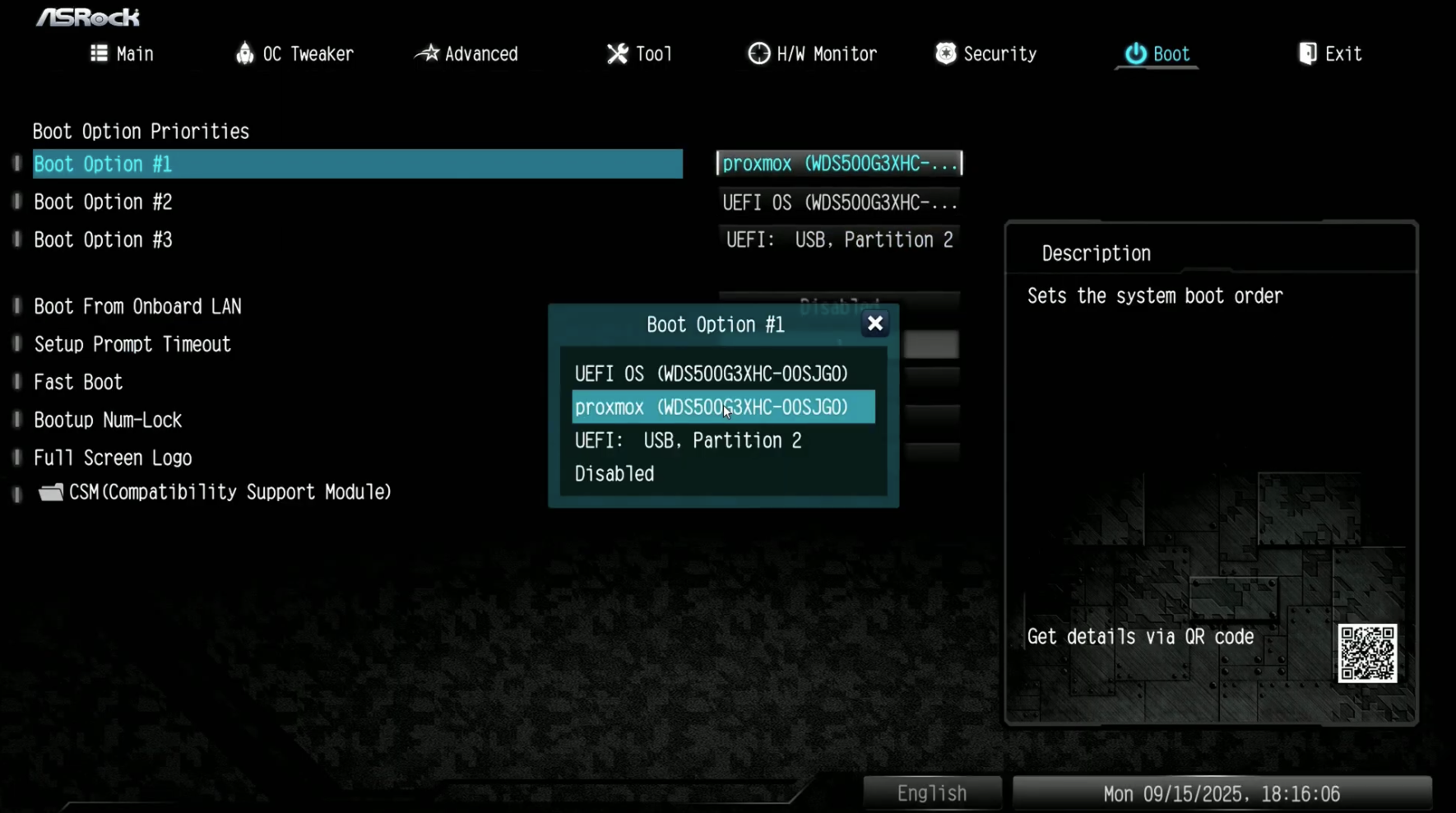1456x813 pixels.
Task: Click the Tool wrench icon
Action: point(617,53)
